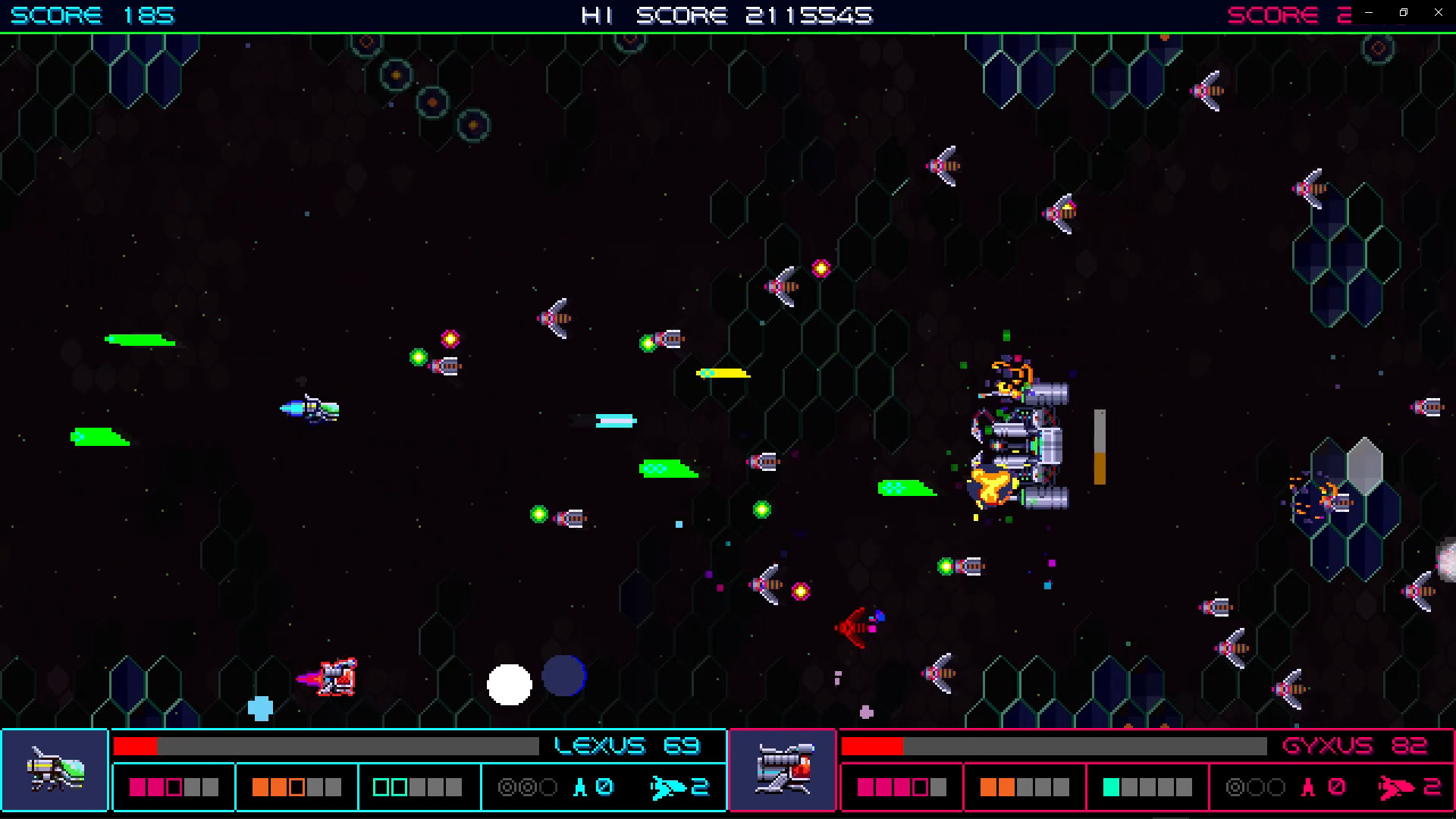This screenshot has height=819, width=1456.
Task: Toggle the outlined pink upgrade square in Lexus panel
Action: point(172,786)
